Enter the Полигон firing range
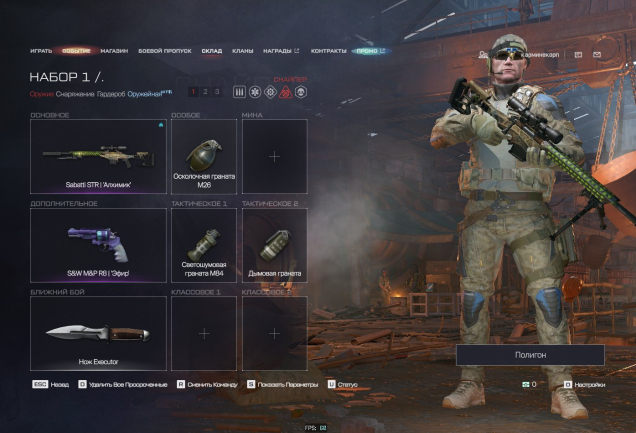Screen dimensions: 636x433 (x=530, y=355)
